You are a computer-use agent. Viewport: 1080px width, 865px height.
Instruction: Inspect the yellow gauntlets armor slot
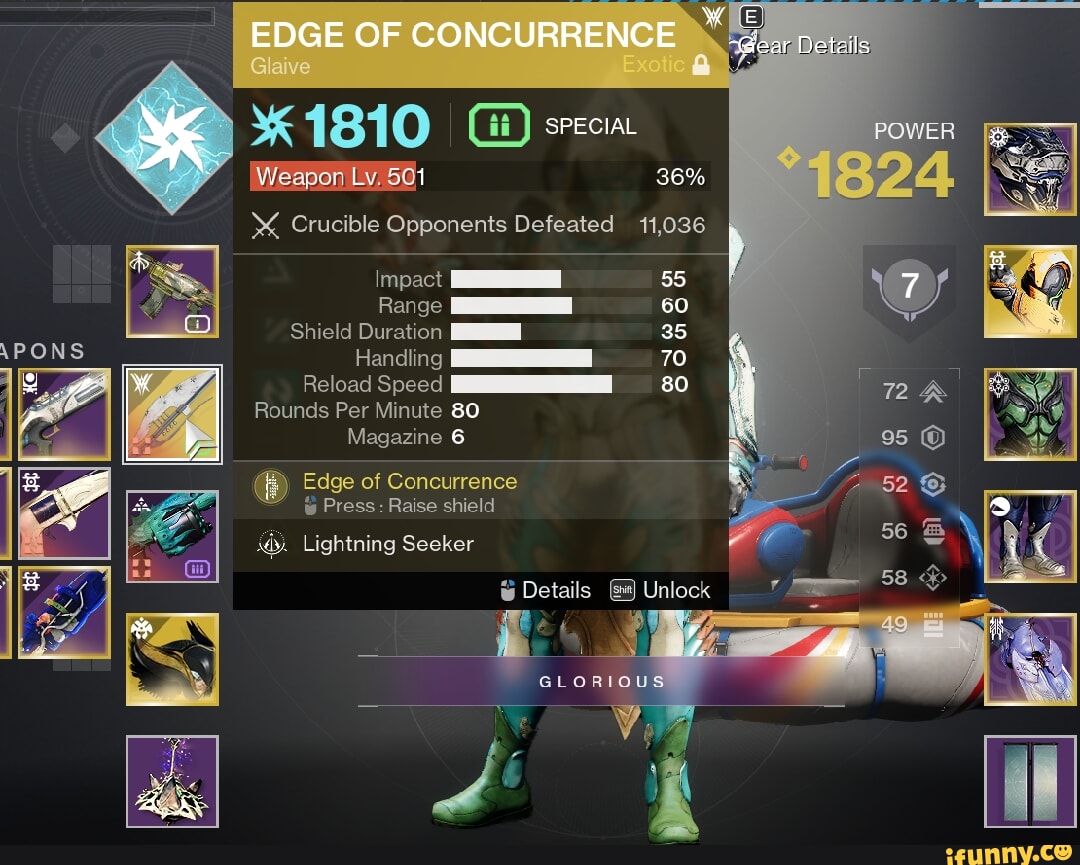coord(1030,291)
